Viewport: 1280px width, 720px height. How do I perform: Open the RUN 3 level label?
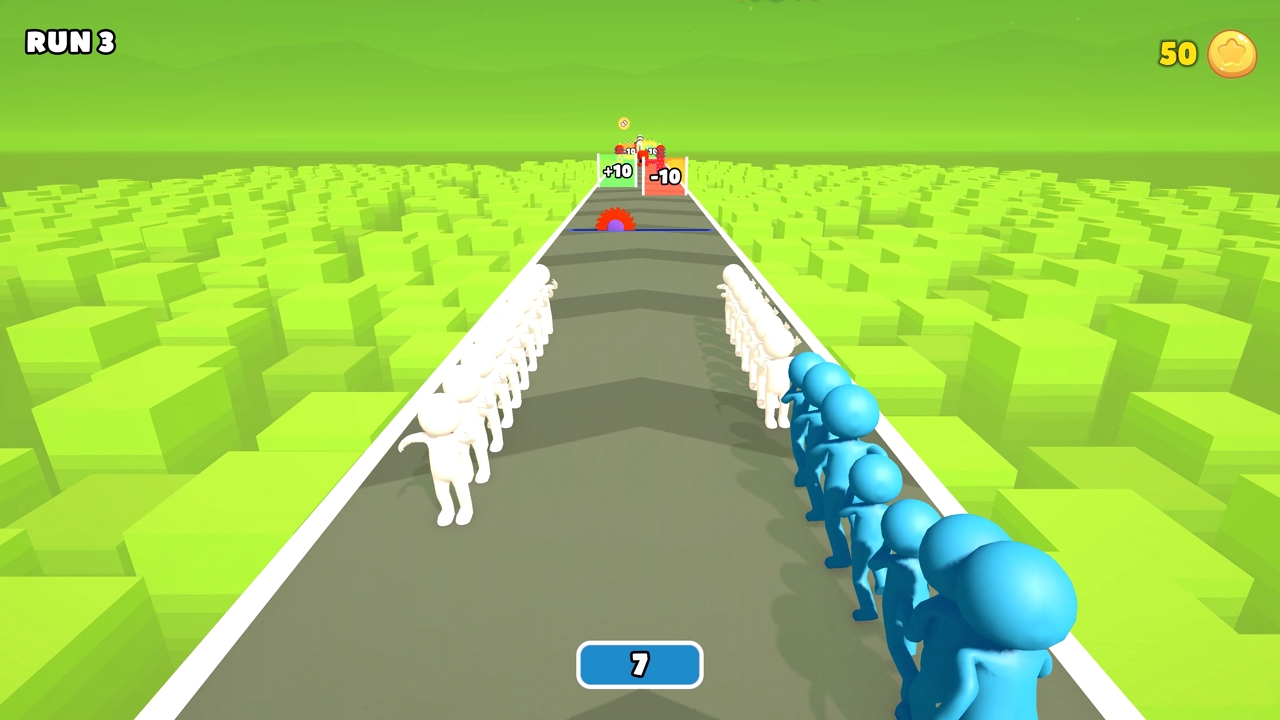click(x=69, y=43)
